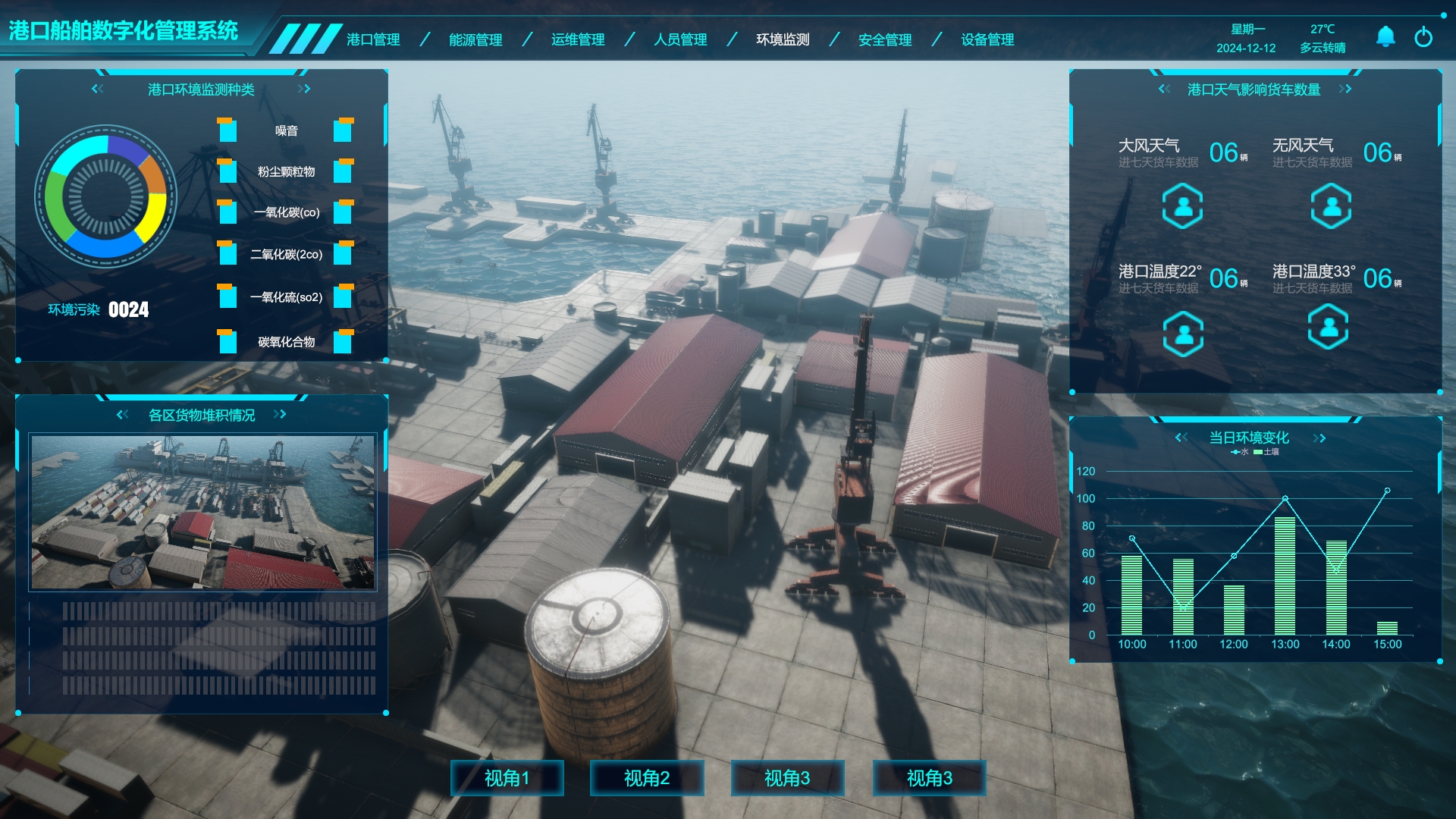Click left arrow beside 港口环境监测种类 title
Viewport: 1456px width, 819px height.
pos(97,89)
